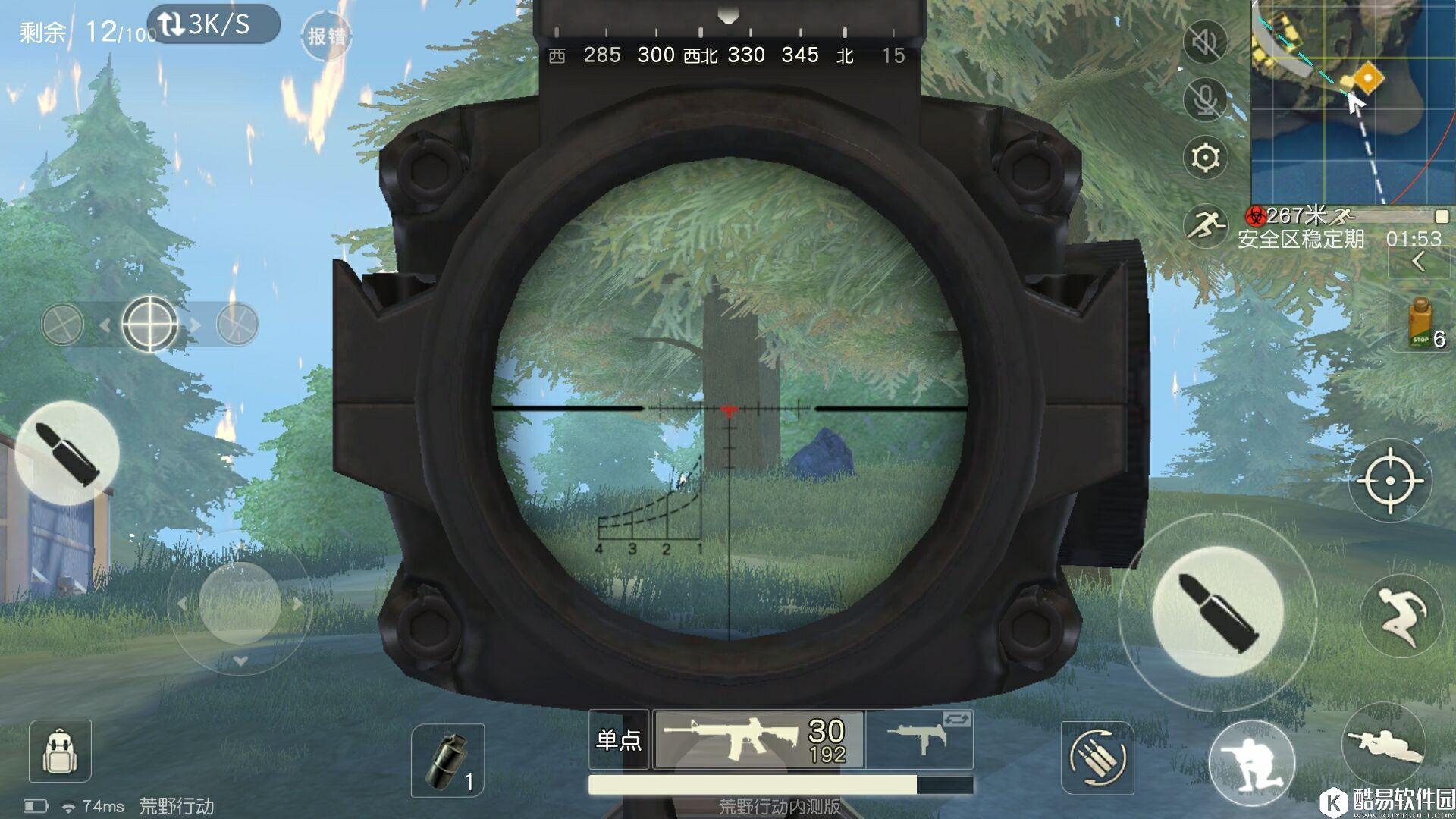
Task: Open the minimap
Action: pyautogui.click(x=1353, y=101)
